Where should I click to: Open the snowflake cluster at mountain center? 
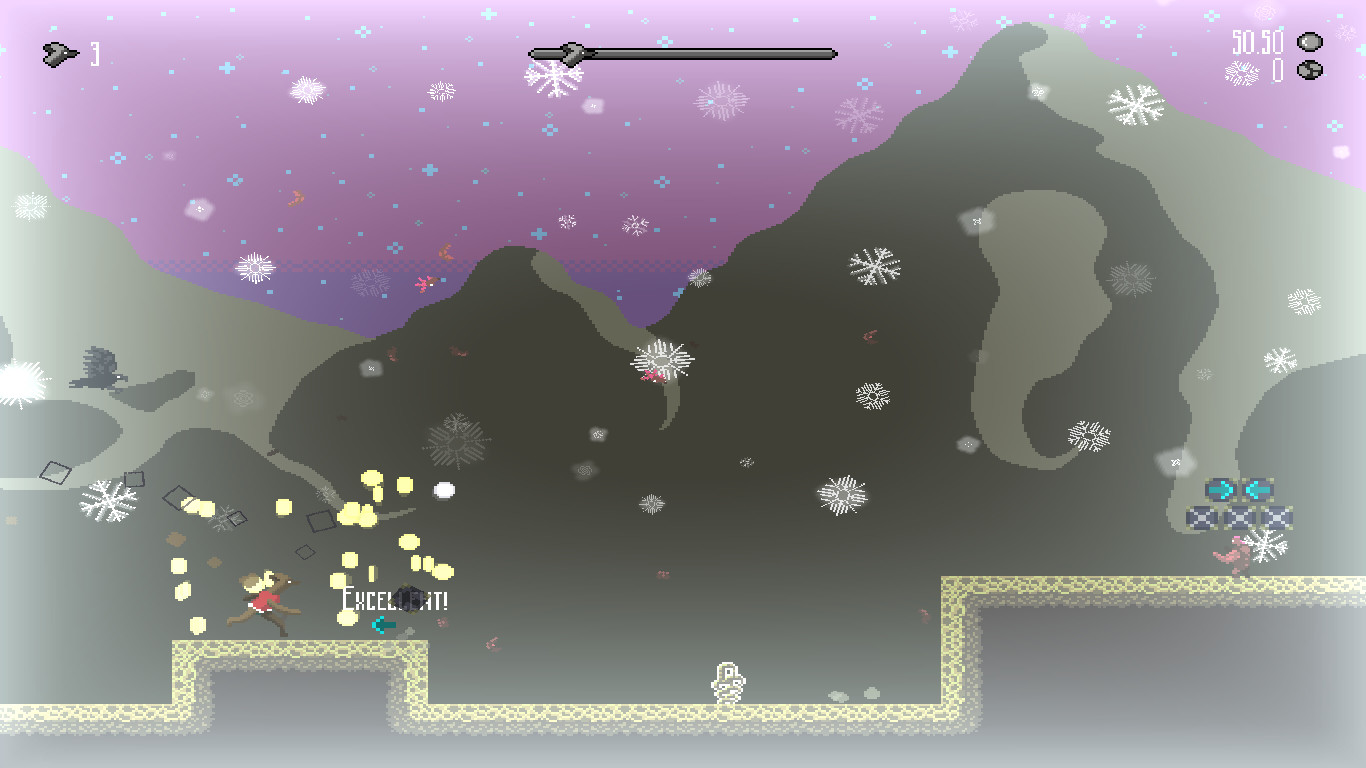pos(662,362)
